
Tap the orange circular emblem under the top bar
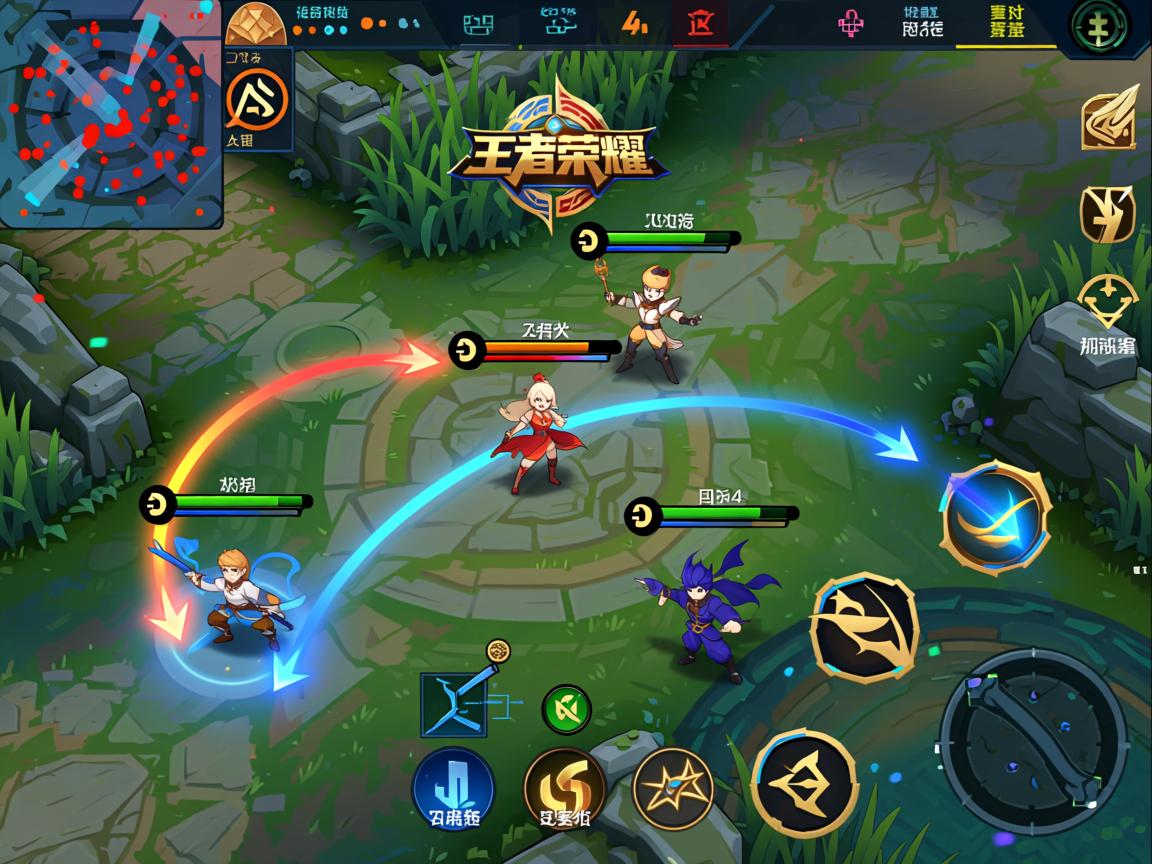pyautogui.click(x=256, y=99)
